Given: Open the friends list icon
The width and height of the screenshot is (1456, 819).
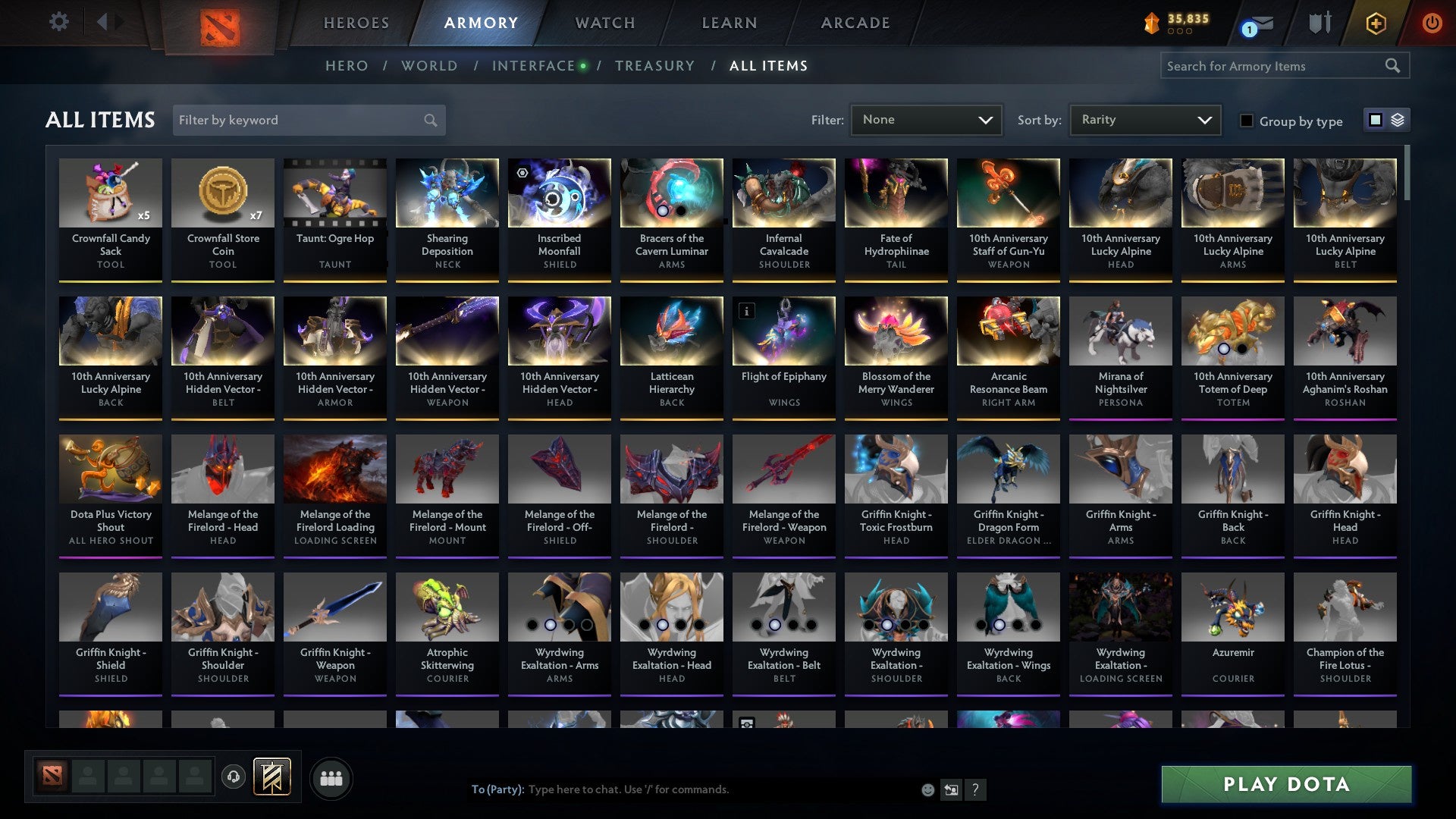Looking at the screenshot, I should [331, 777].
